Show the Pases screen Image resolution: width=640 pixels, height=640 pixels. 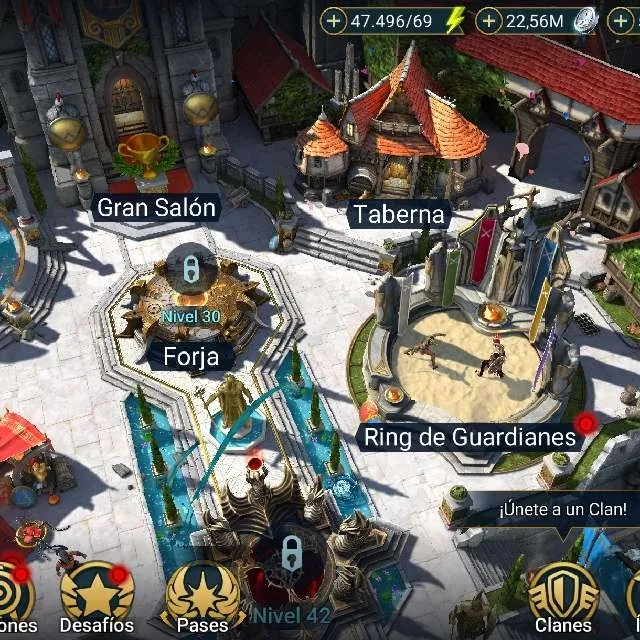coord(202,598)
